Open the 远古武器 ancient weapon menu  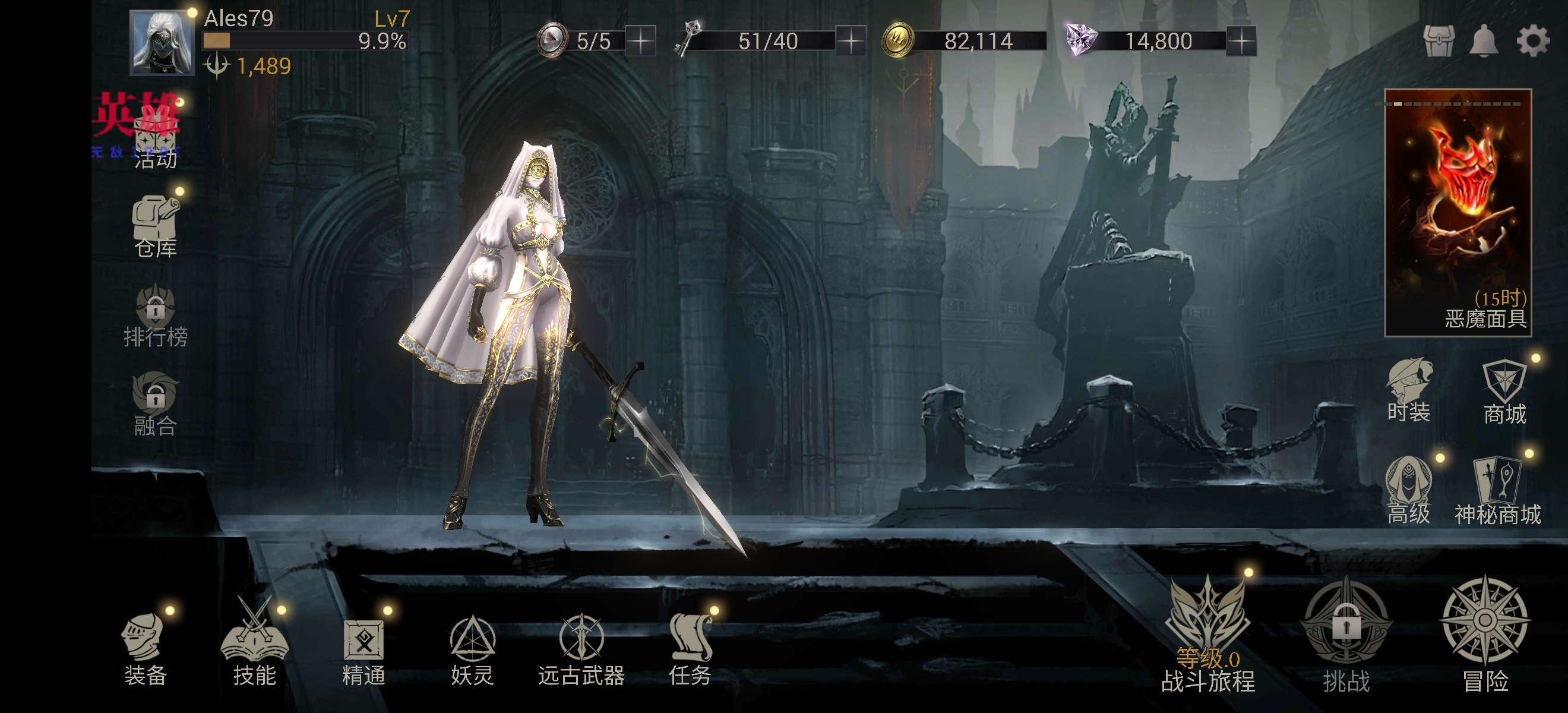point(581,649)
